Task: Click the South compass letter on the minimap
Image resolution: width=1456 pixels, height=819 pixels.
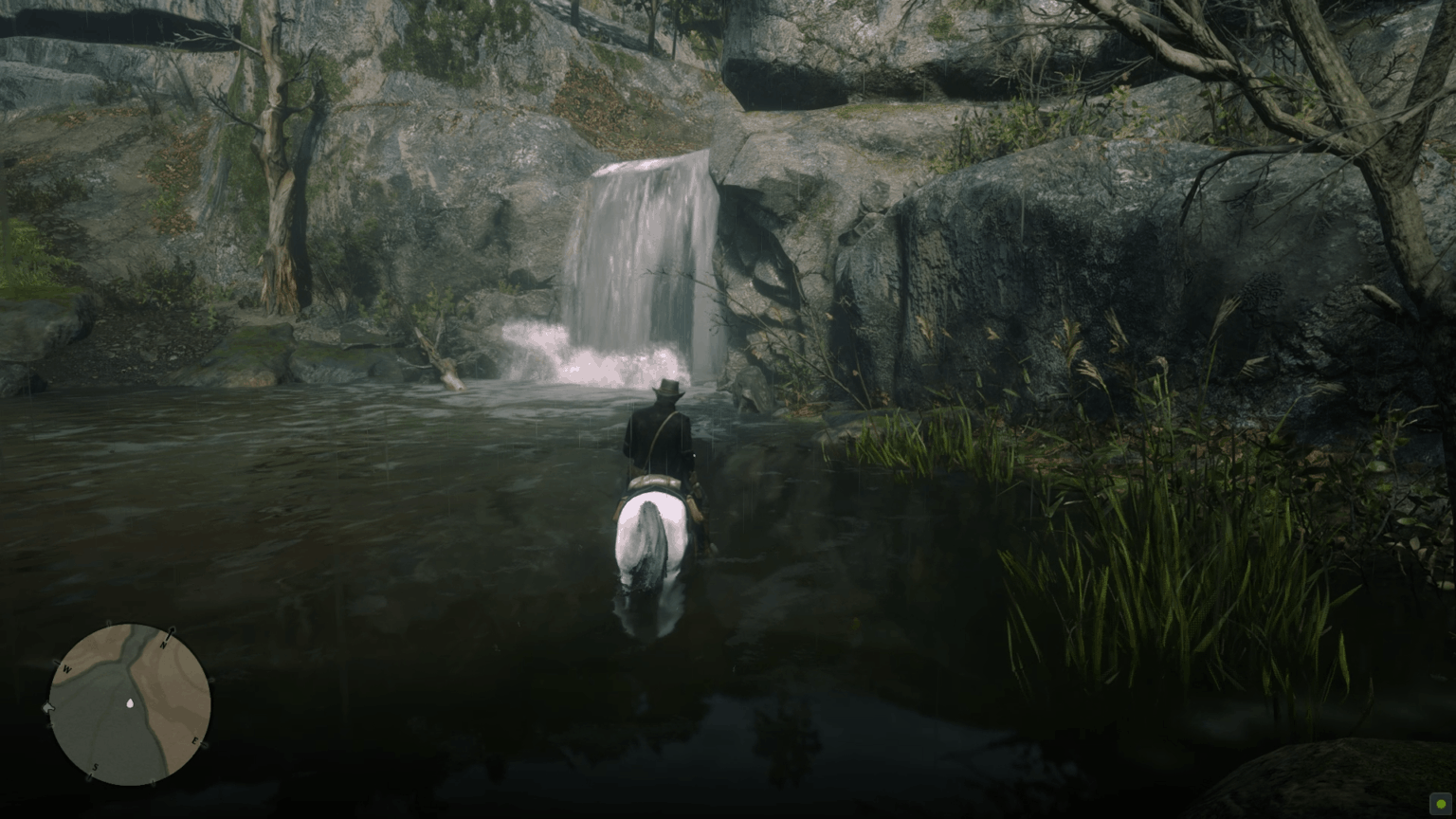Action: (96, 768)
